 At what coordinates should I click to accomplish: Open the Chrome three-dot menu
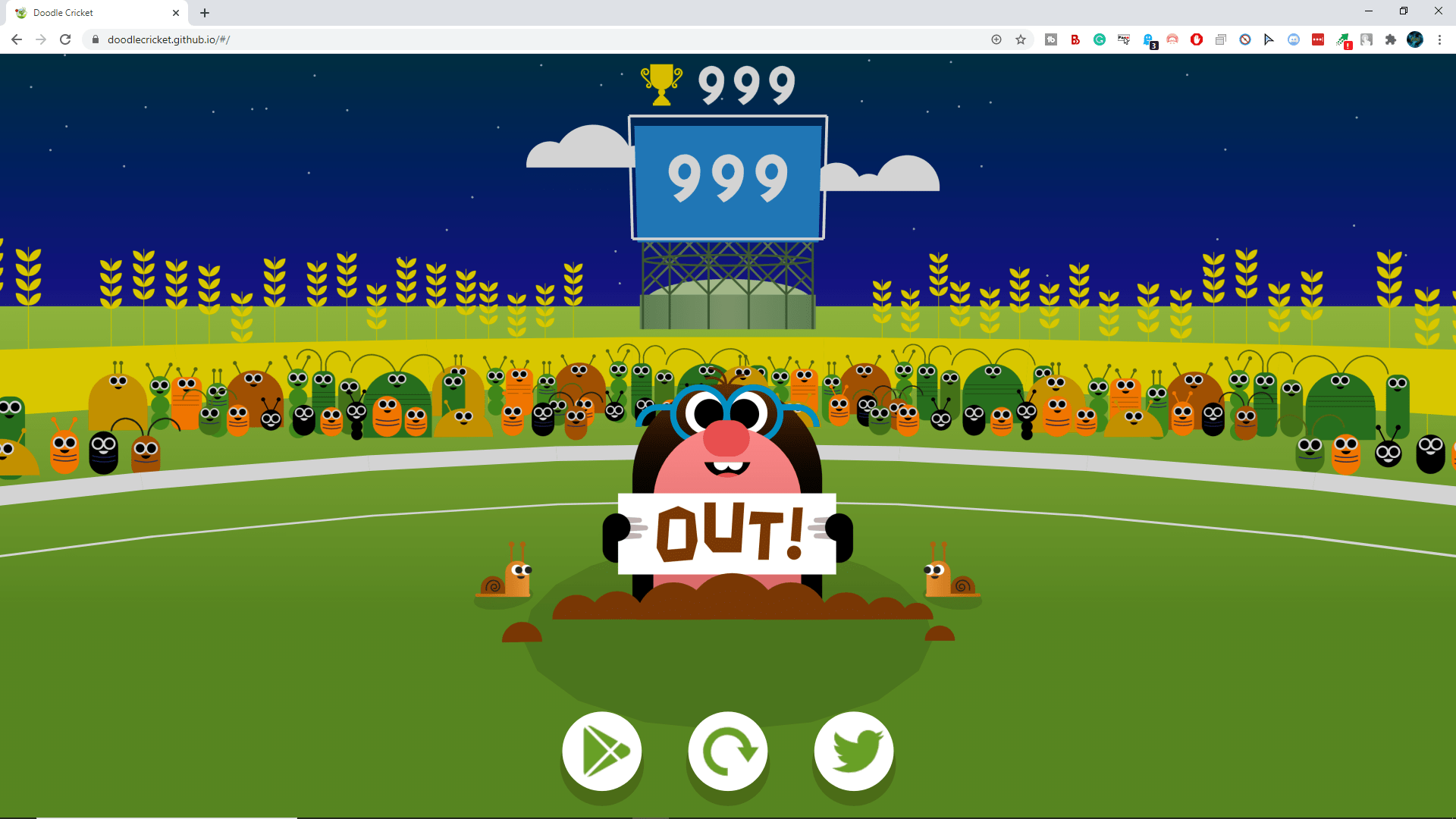(1439, 39)
